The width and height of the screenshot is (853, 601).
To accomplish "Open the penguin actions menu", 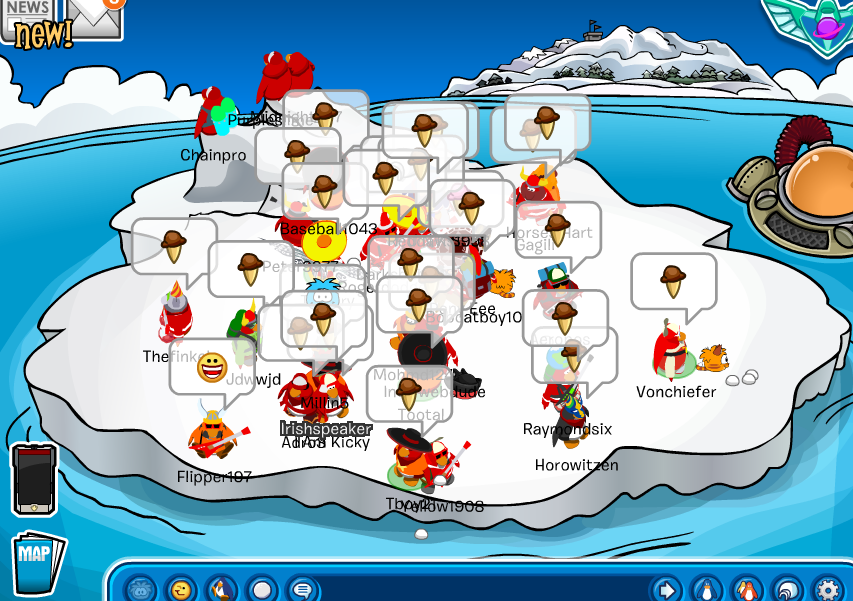I will pos(222,589).
